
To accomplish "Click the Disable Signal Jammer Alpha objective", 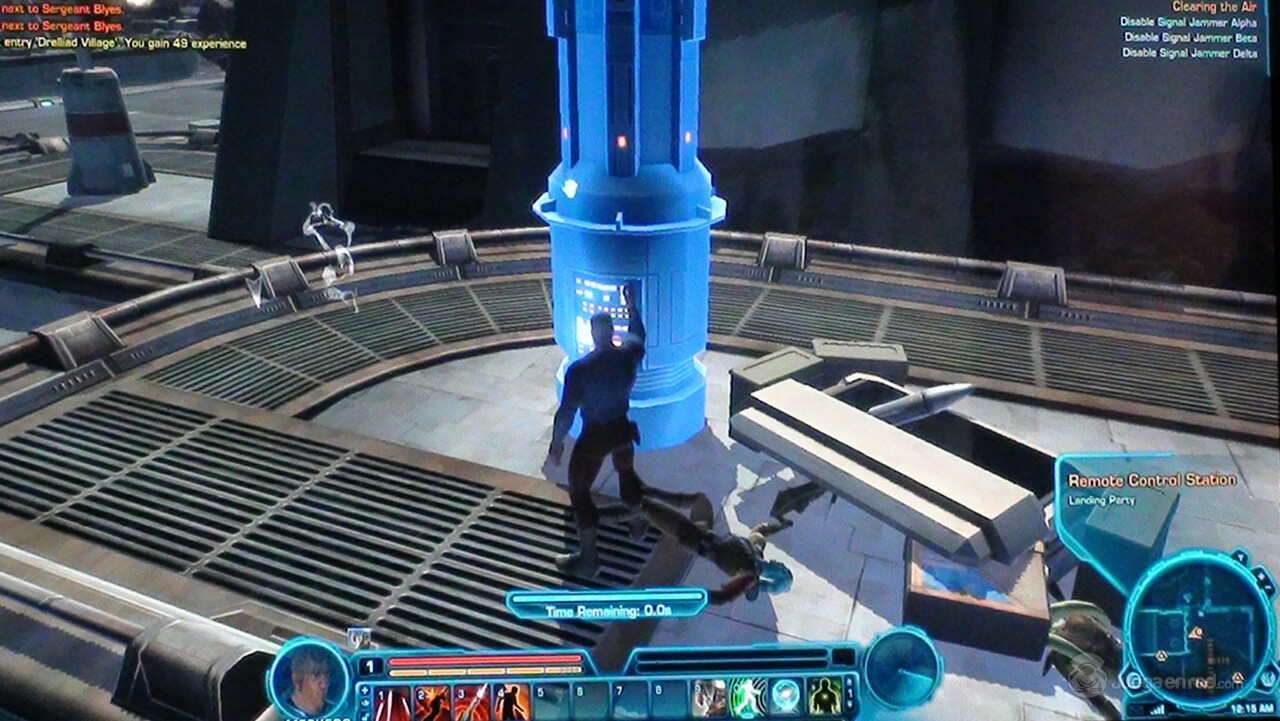I will point(1188,22).
